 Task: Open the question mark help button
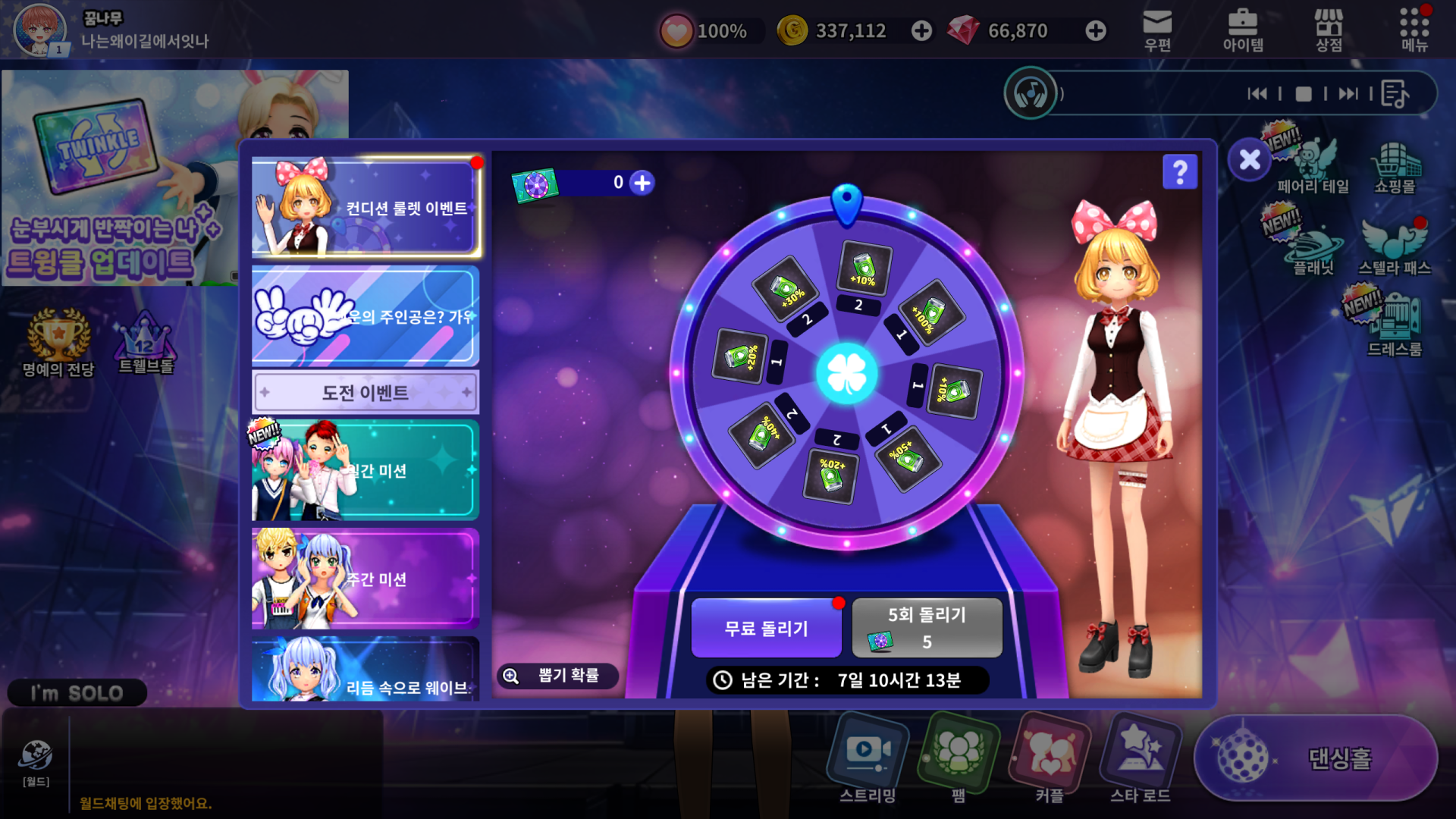tap(1179, 172)
